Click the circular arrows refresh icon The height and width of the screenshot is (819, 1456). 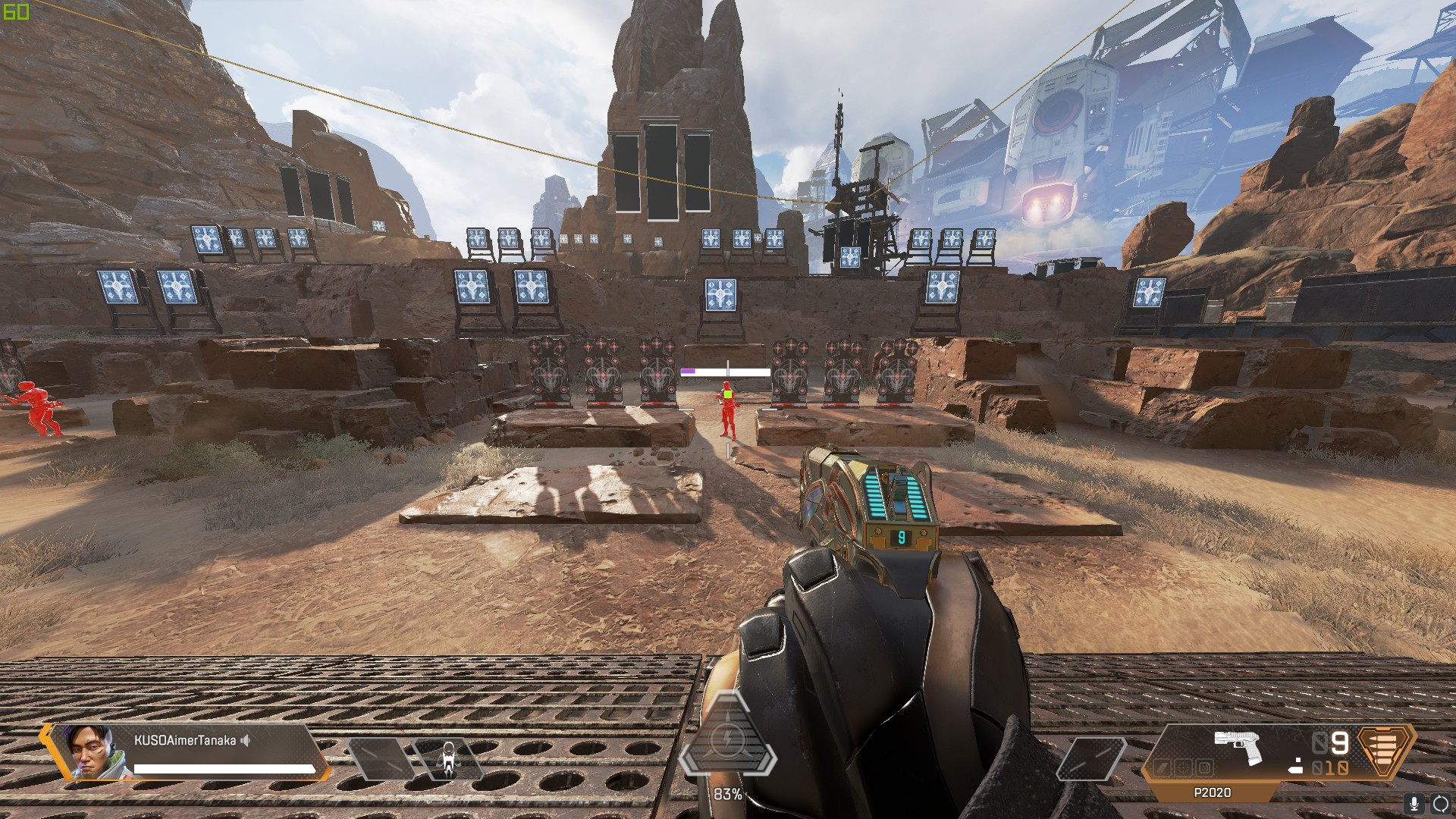(1440, 803)
